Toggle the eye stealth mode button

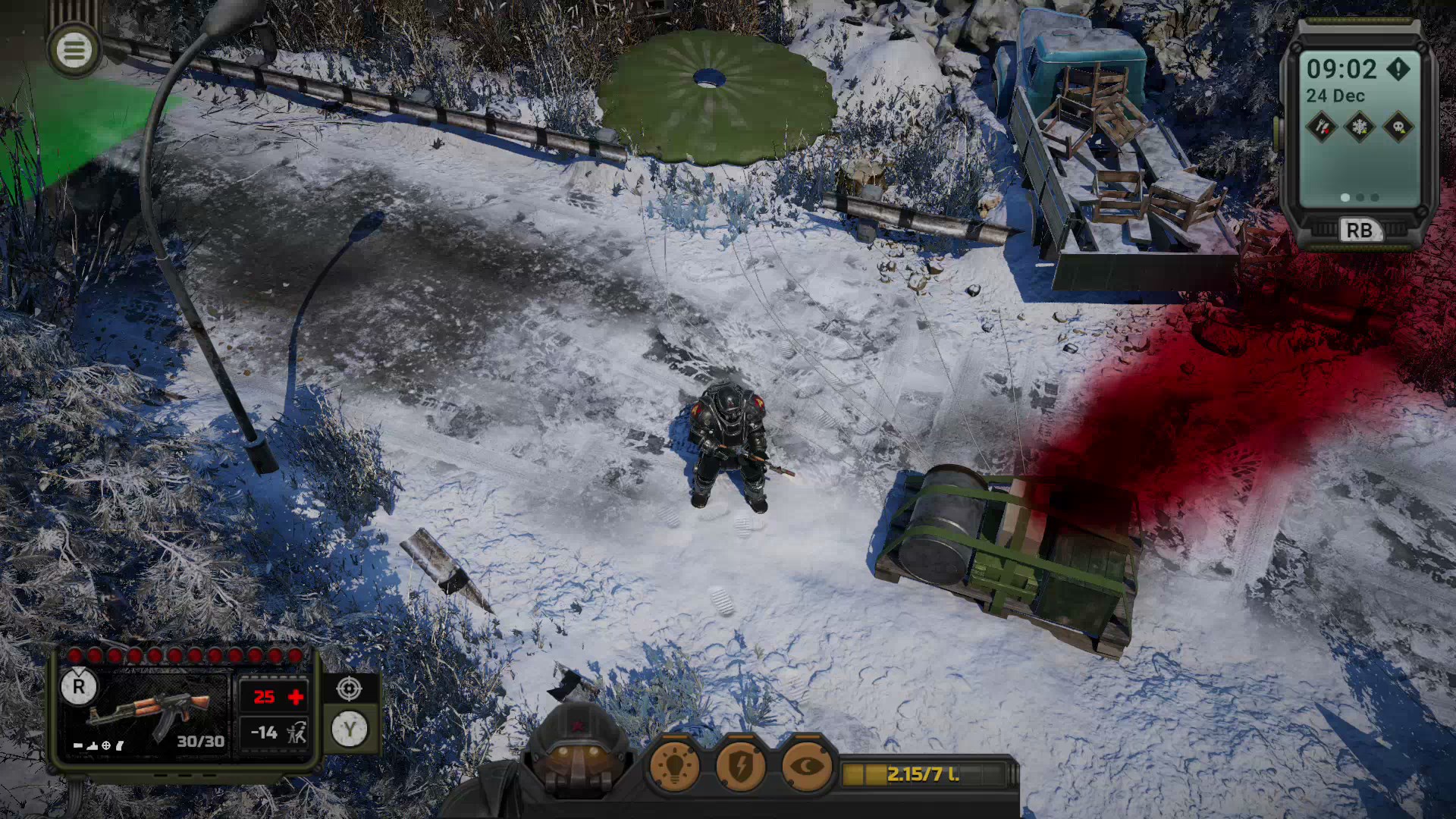[805, 767]
